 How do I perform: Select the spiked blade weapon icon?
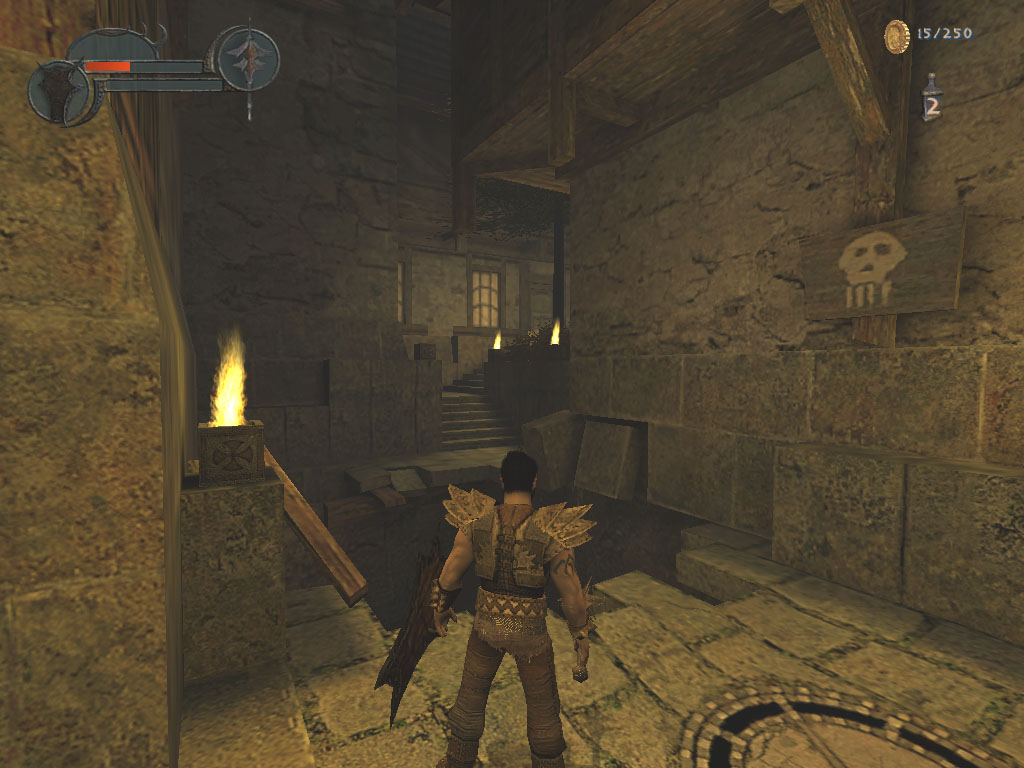[247, 56]
